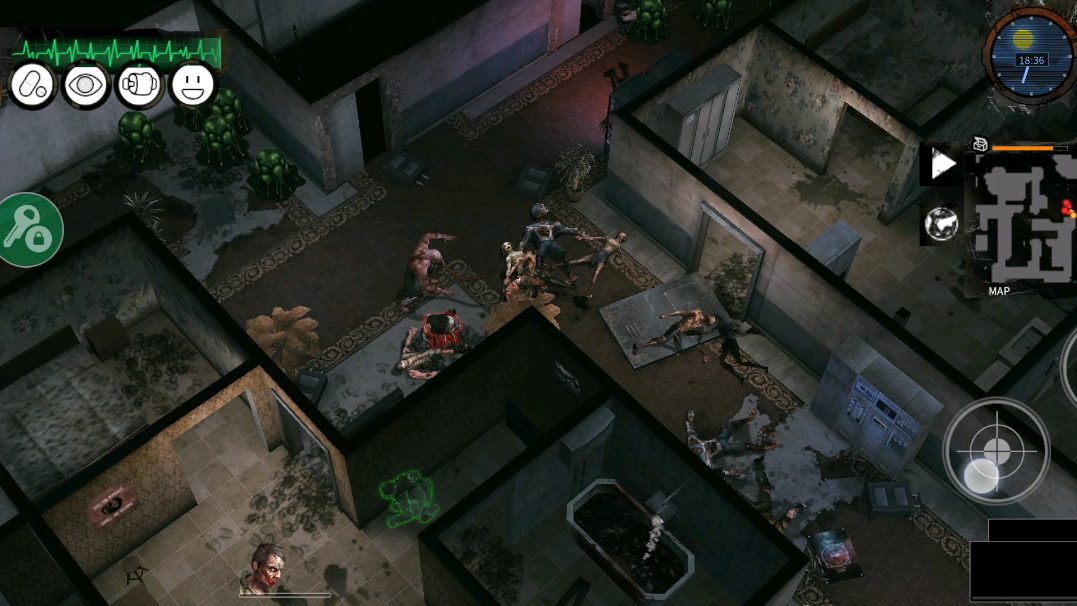This screenshot has height=606, width=1077.
Task: Check the smiley face mood icon
Action: (x=193, y=85)
